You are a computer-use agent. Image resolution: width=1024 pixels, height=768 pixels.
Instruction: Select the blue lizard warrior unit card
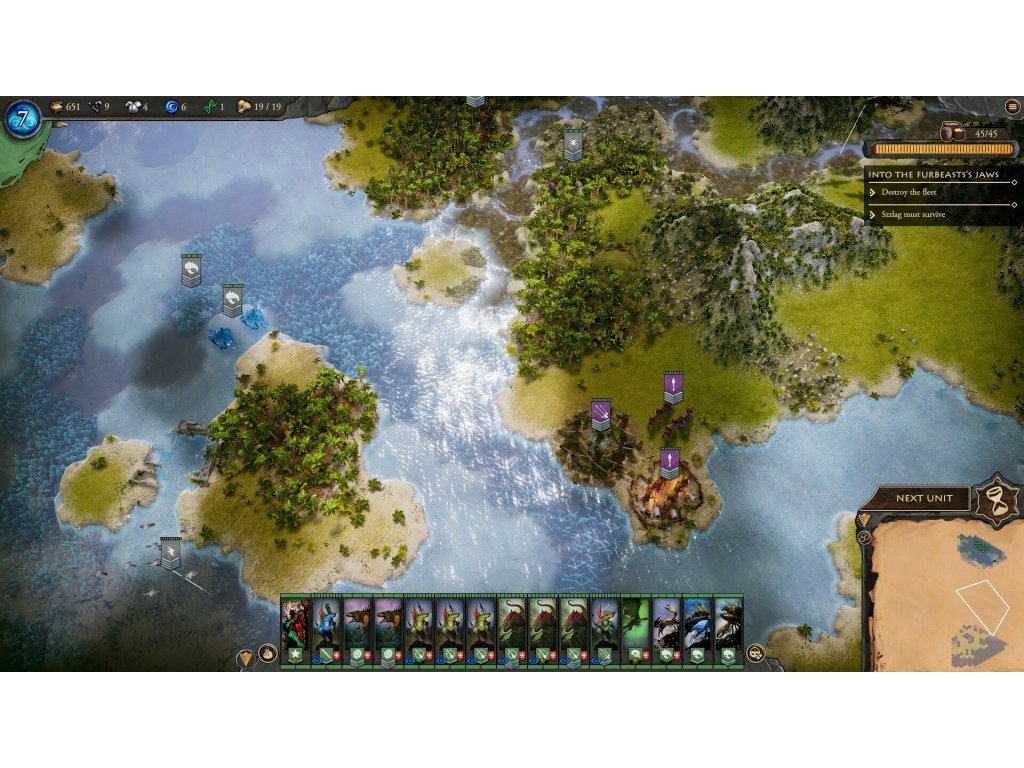pyautogui.click(x=327, y=631)
